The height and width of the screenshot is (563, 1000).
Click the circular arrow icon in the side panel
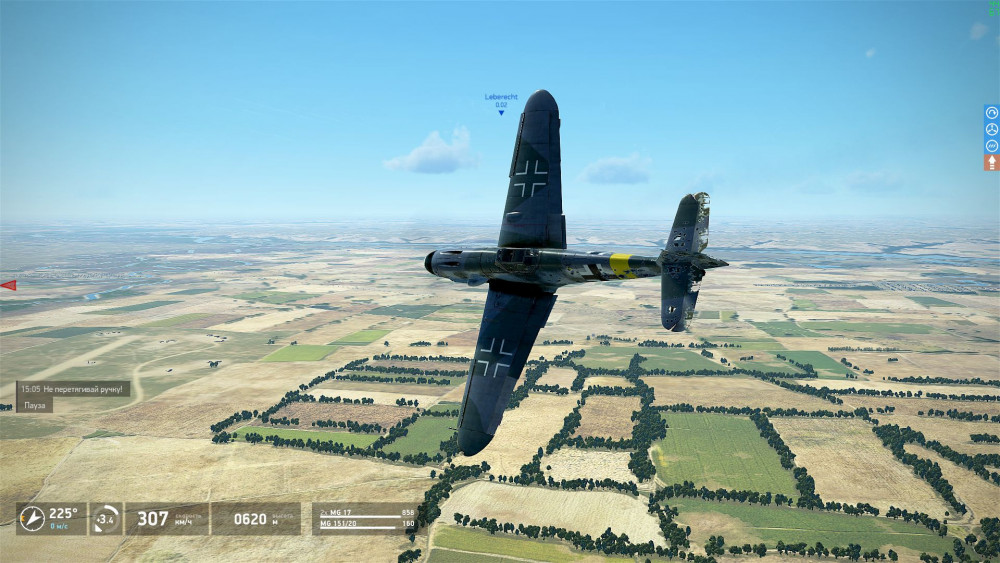(x=991, y=113)
